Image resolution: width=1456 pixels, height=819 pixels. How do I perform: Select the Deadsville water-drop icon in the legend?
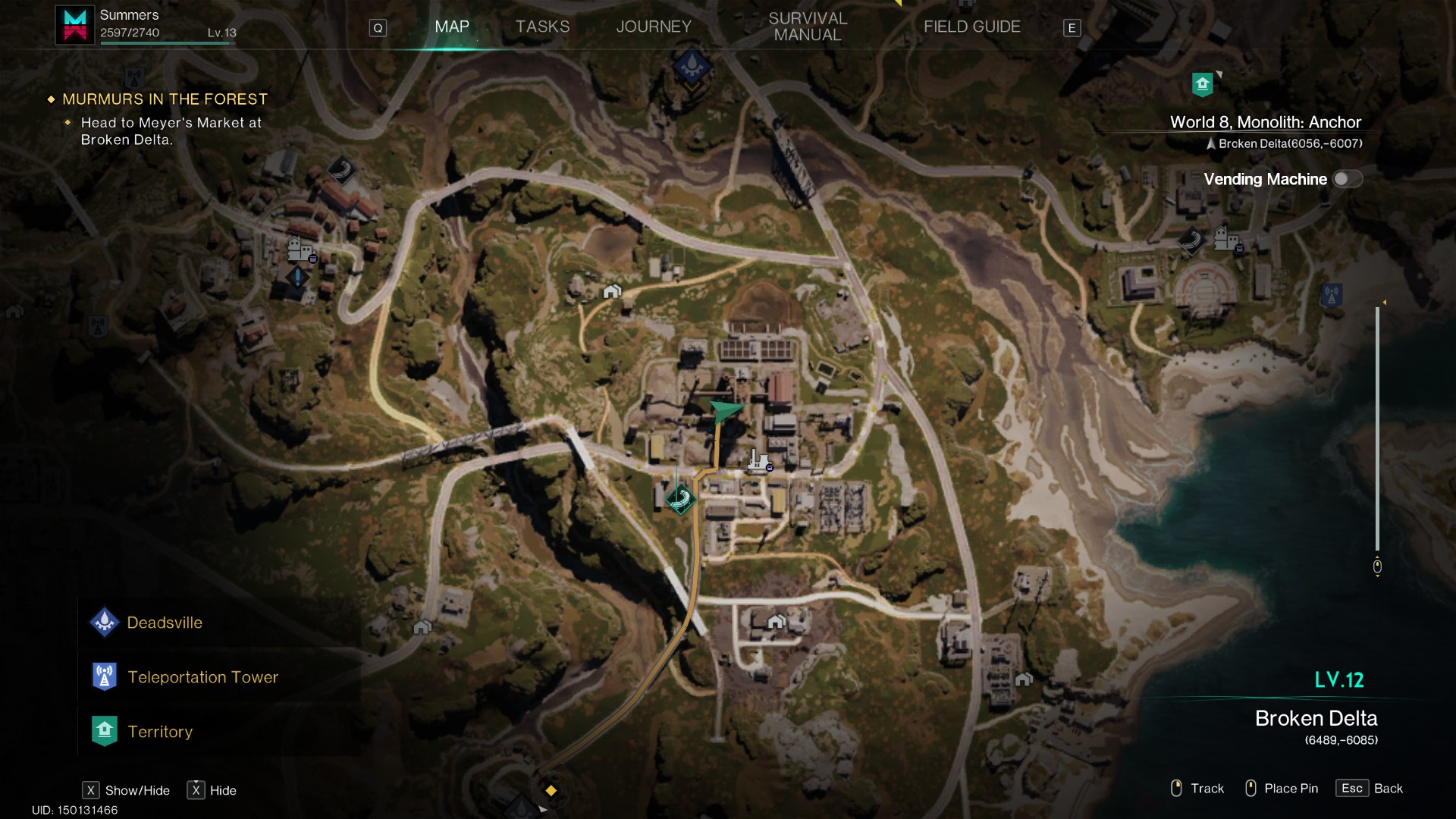tap(105, 622)
